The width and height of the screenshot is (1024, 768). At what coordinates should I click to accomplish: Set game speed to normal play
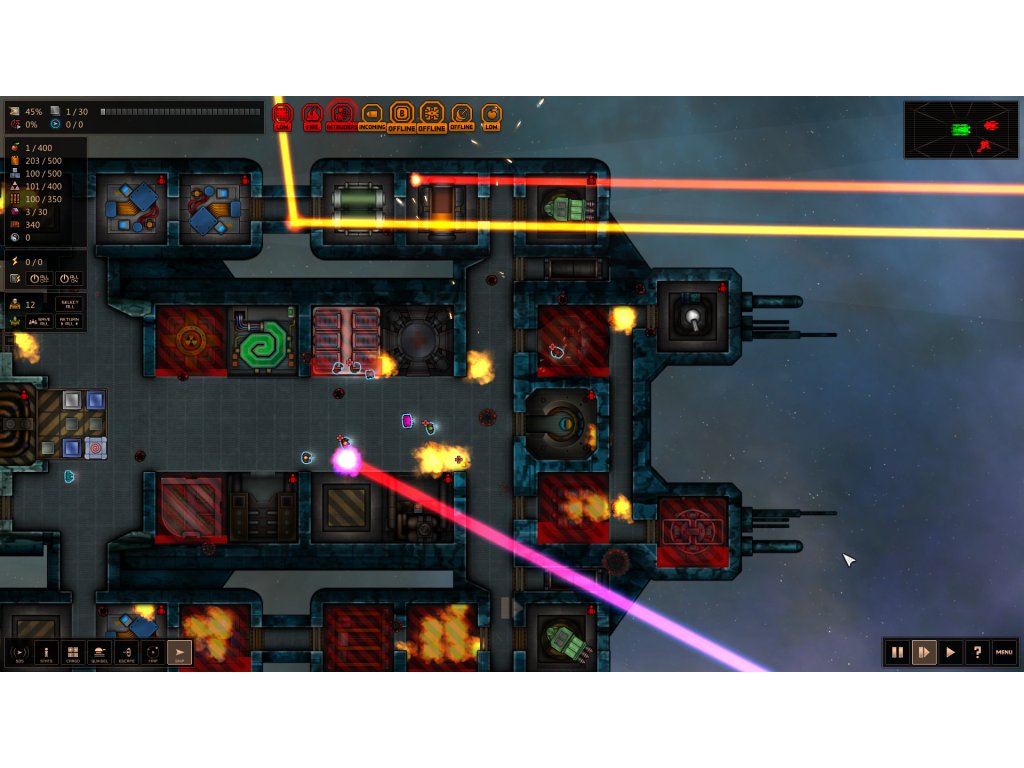tap(951, 653)
